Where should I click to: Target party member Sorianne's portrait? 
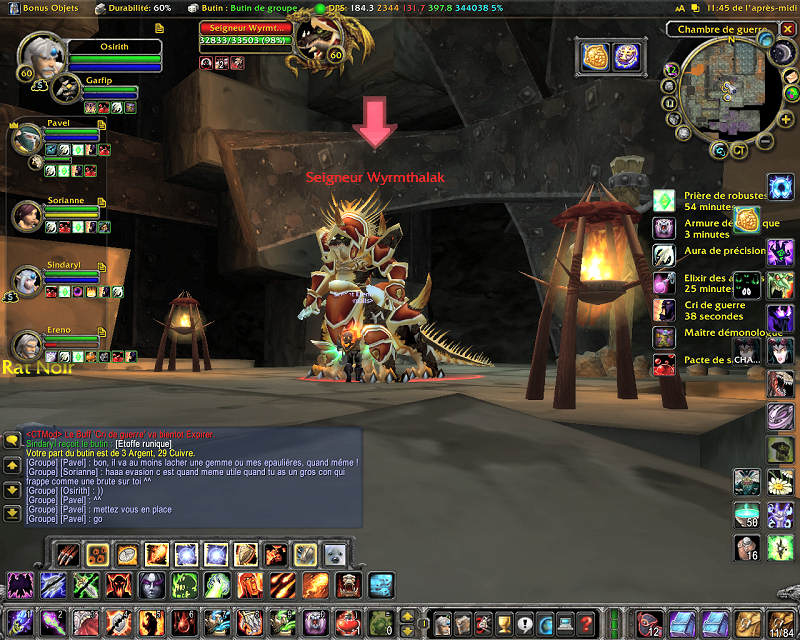27,214
